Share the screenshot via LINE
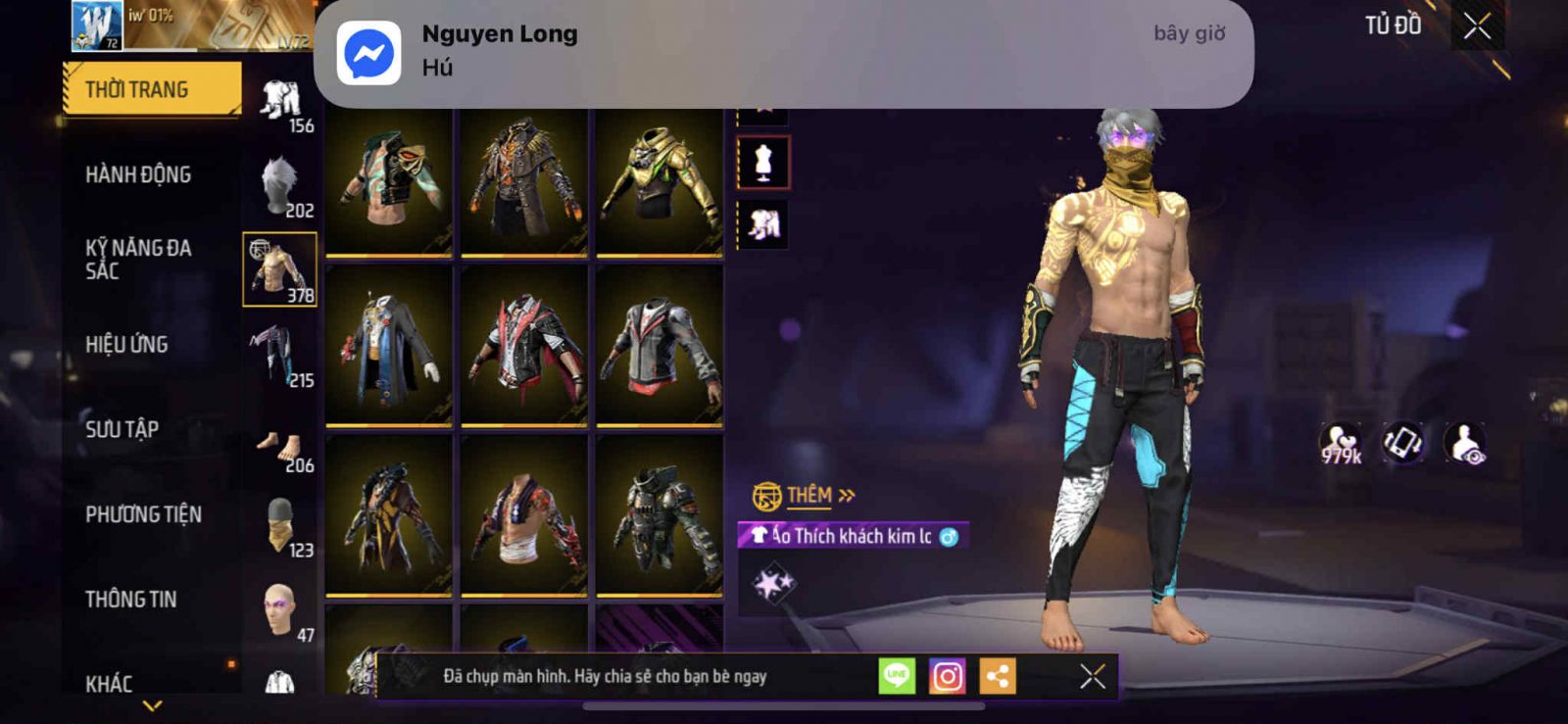Image resolution: width=1568 pixels, height=724 pixels. tap(896, 676)
